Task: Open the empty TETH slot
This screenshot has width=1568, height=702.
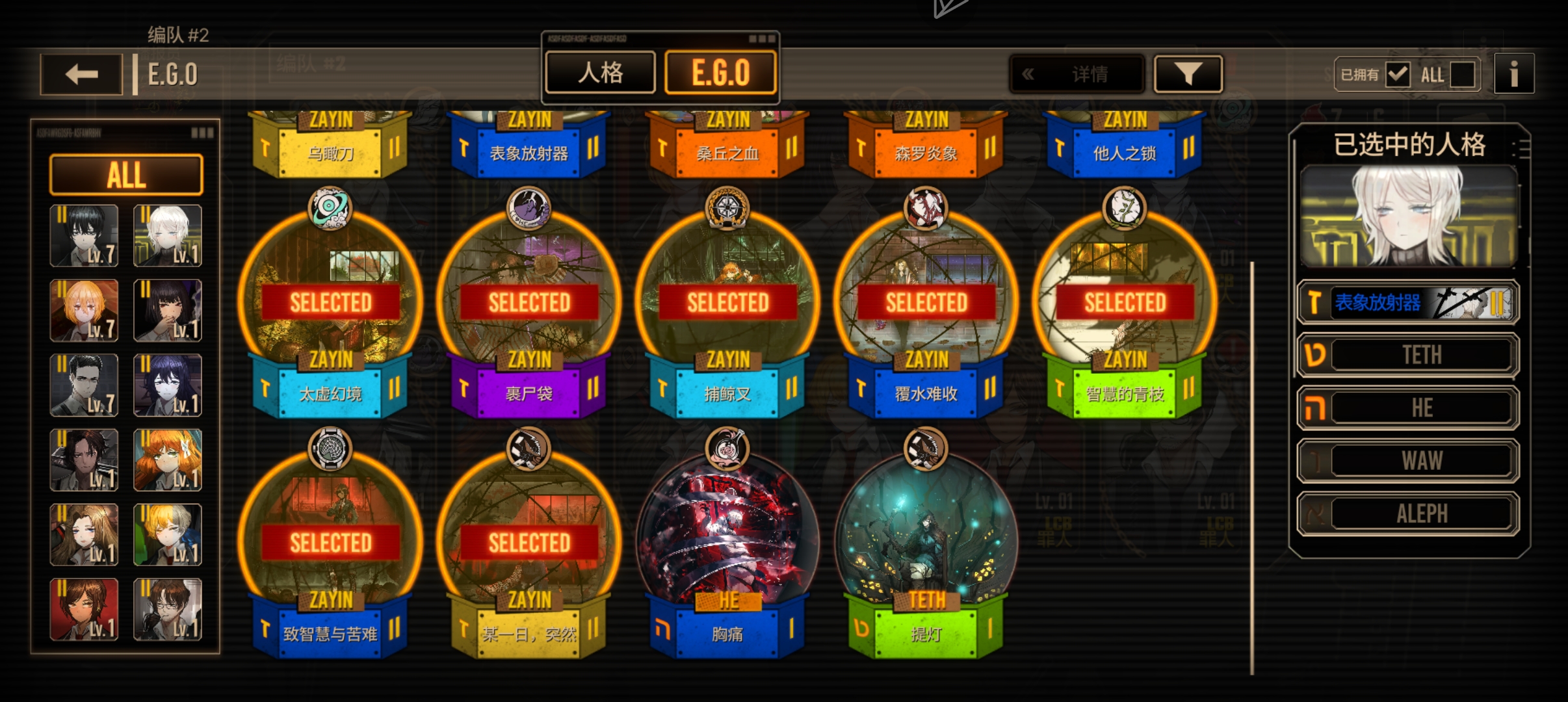Action: click(x=1408, y=355)
